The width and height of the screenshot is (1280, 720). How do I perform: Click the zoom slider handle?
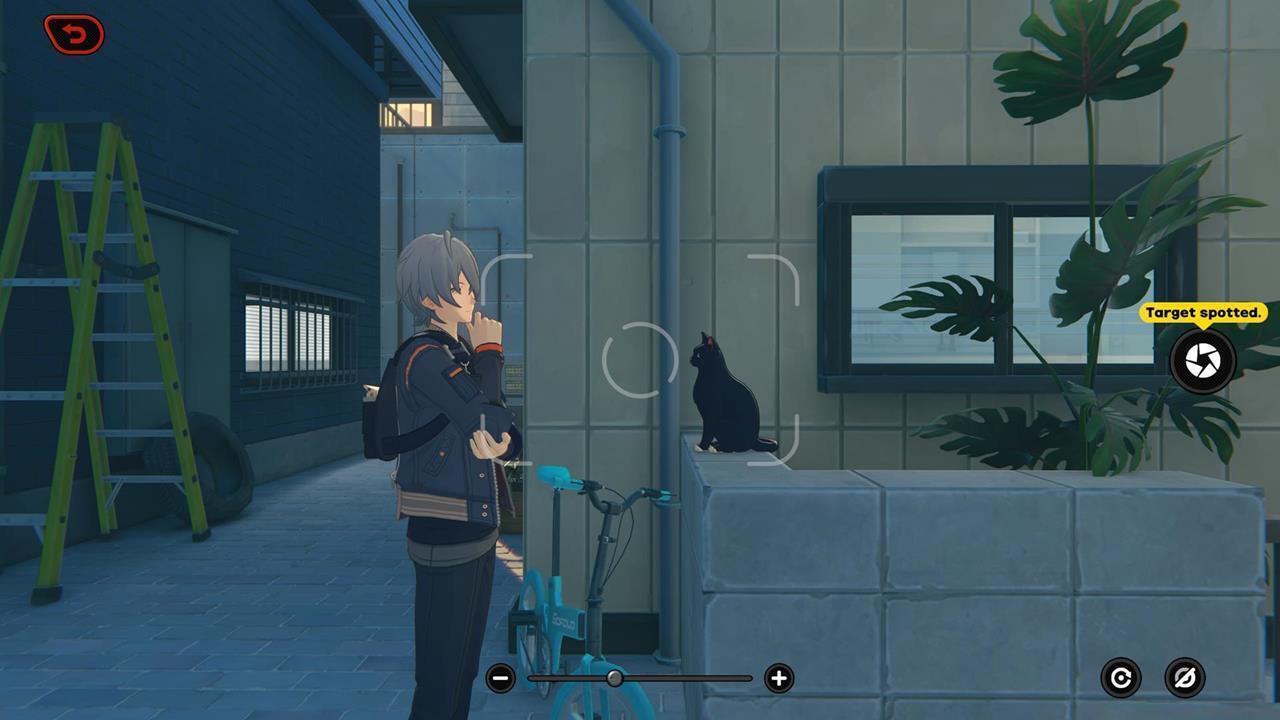pos(616,677)
